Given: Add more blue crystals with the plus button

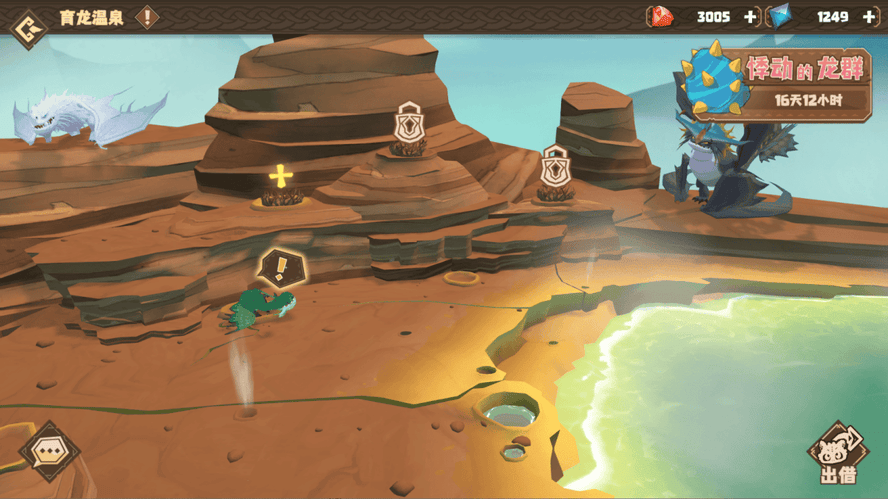Looking at the screenshot, I should 868,17.
